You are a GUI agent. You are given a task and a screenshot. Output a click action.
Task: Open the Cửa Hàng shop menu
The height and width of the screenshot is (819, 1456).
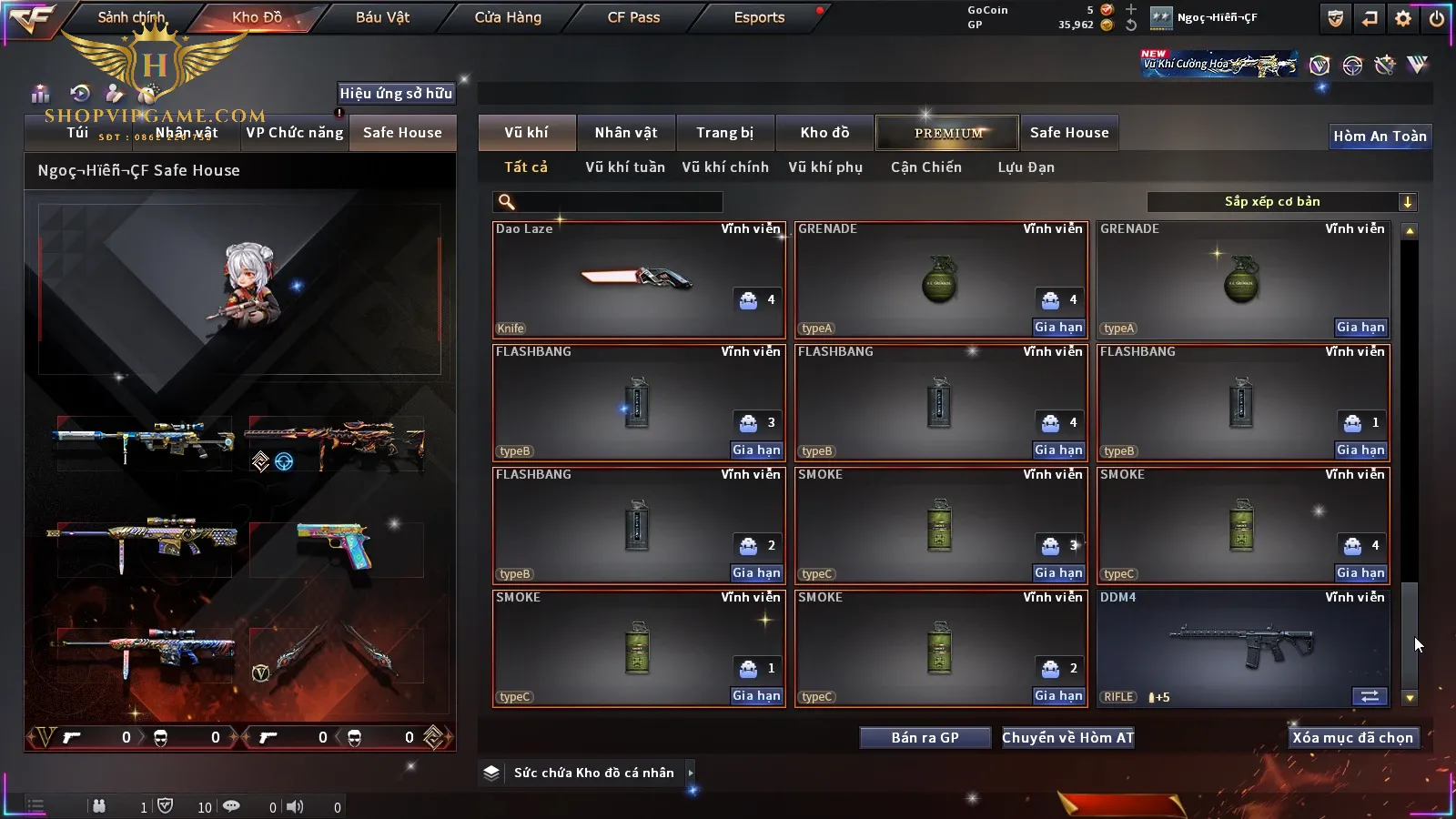click(x=508, y=17)
